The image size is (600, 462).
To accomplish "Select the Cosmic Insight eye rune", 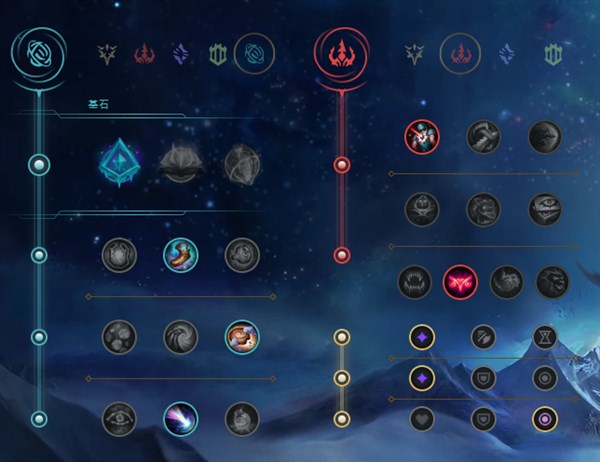I will point(118,418).
